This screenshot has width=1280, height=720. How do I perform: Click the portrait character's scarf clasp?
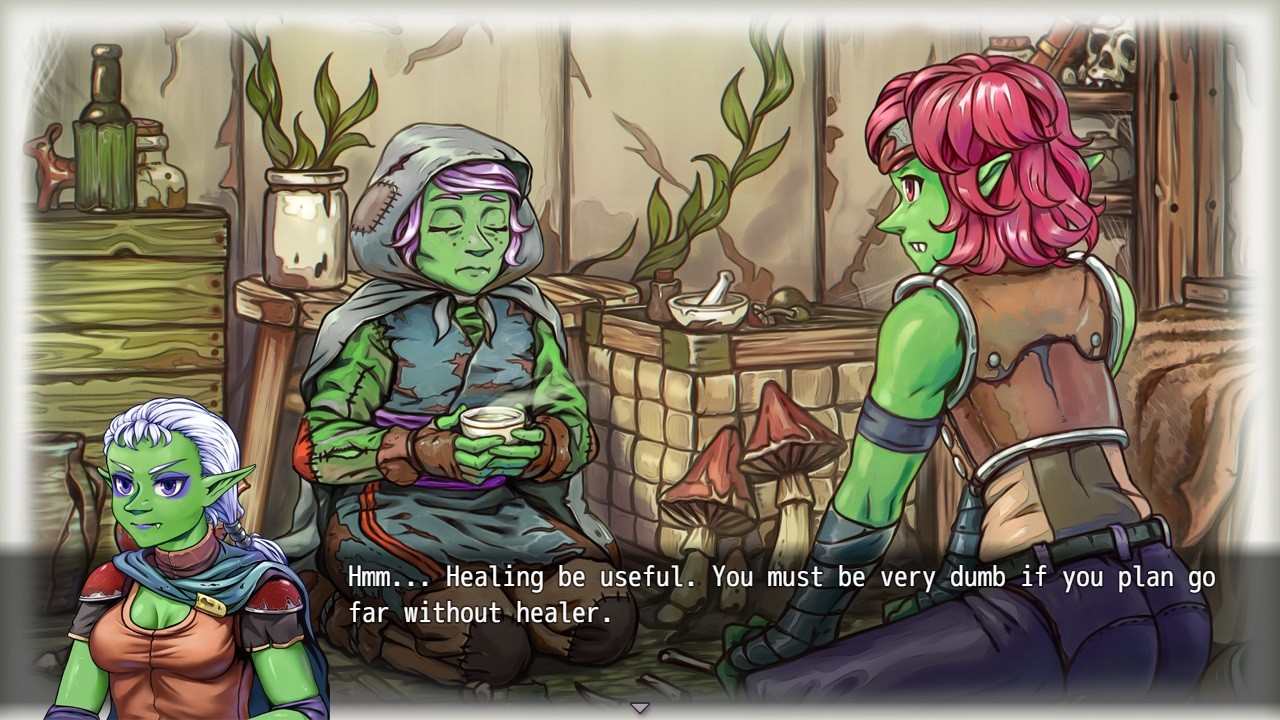[210, 604]
